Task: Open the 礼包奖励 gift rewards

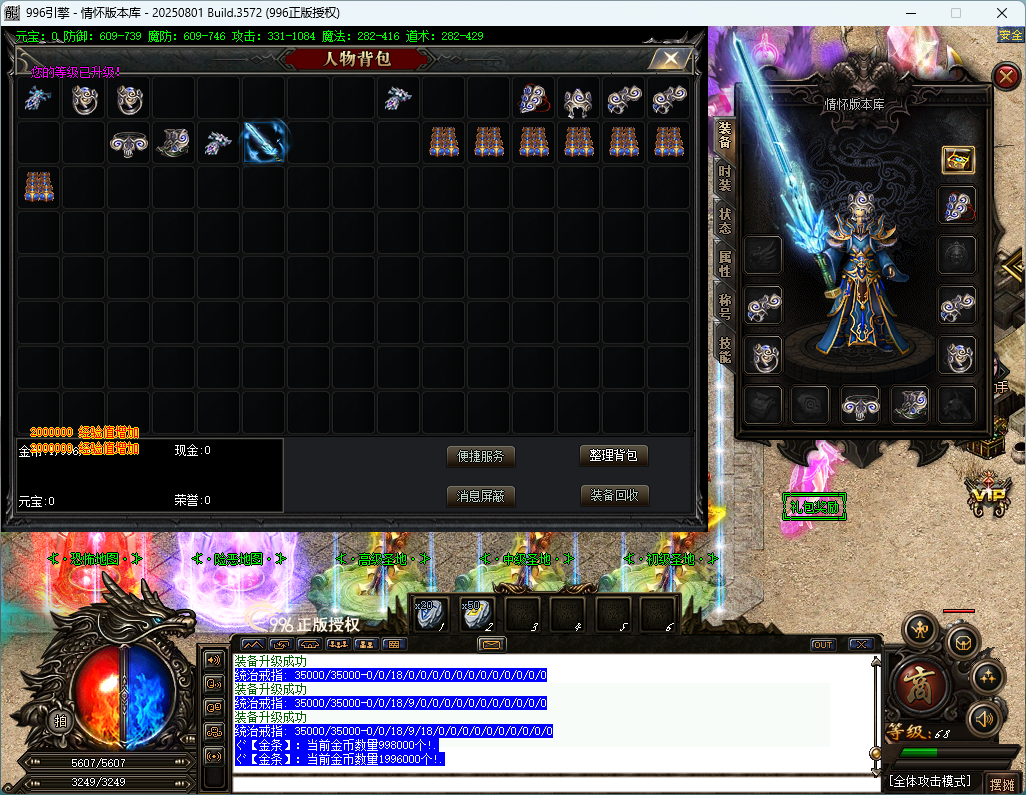Action: point(814,507)
